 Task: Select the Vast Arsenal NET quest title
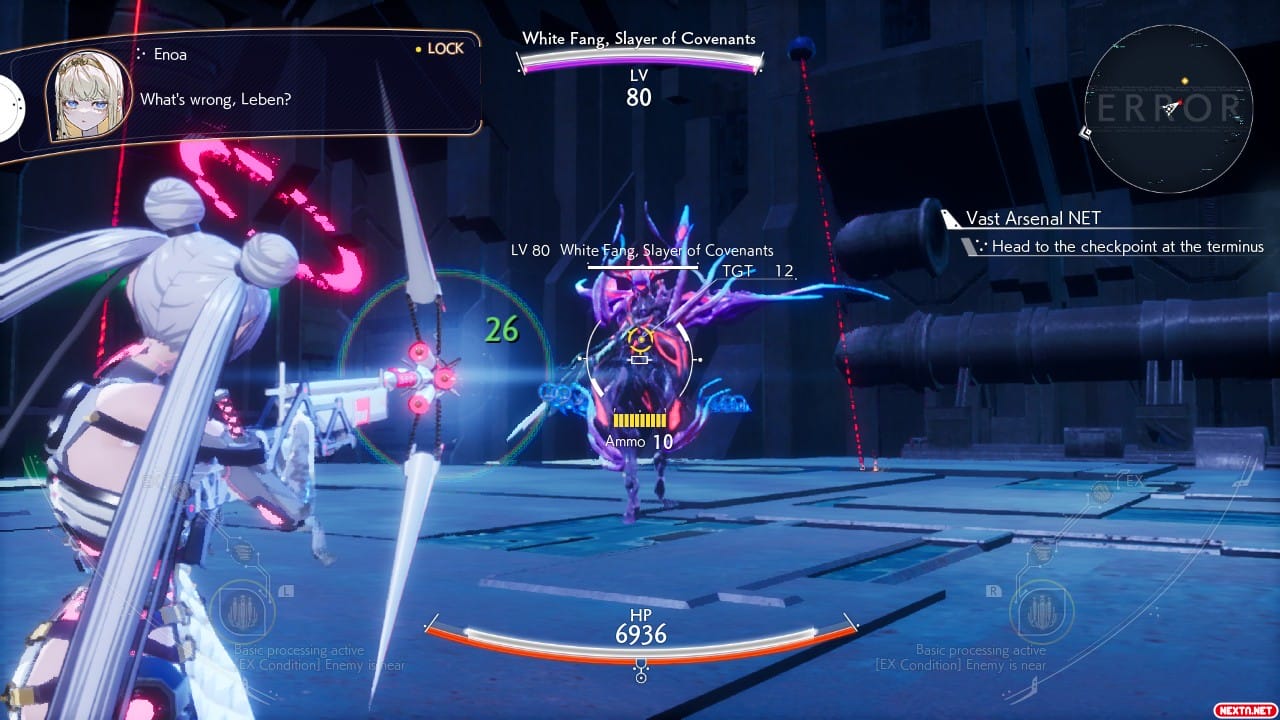[1033, 218]
